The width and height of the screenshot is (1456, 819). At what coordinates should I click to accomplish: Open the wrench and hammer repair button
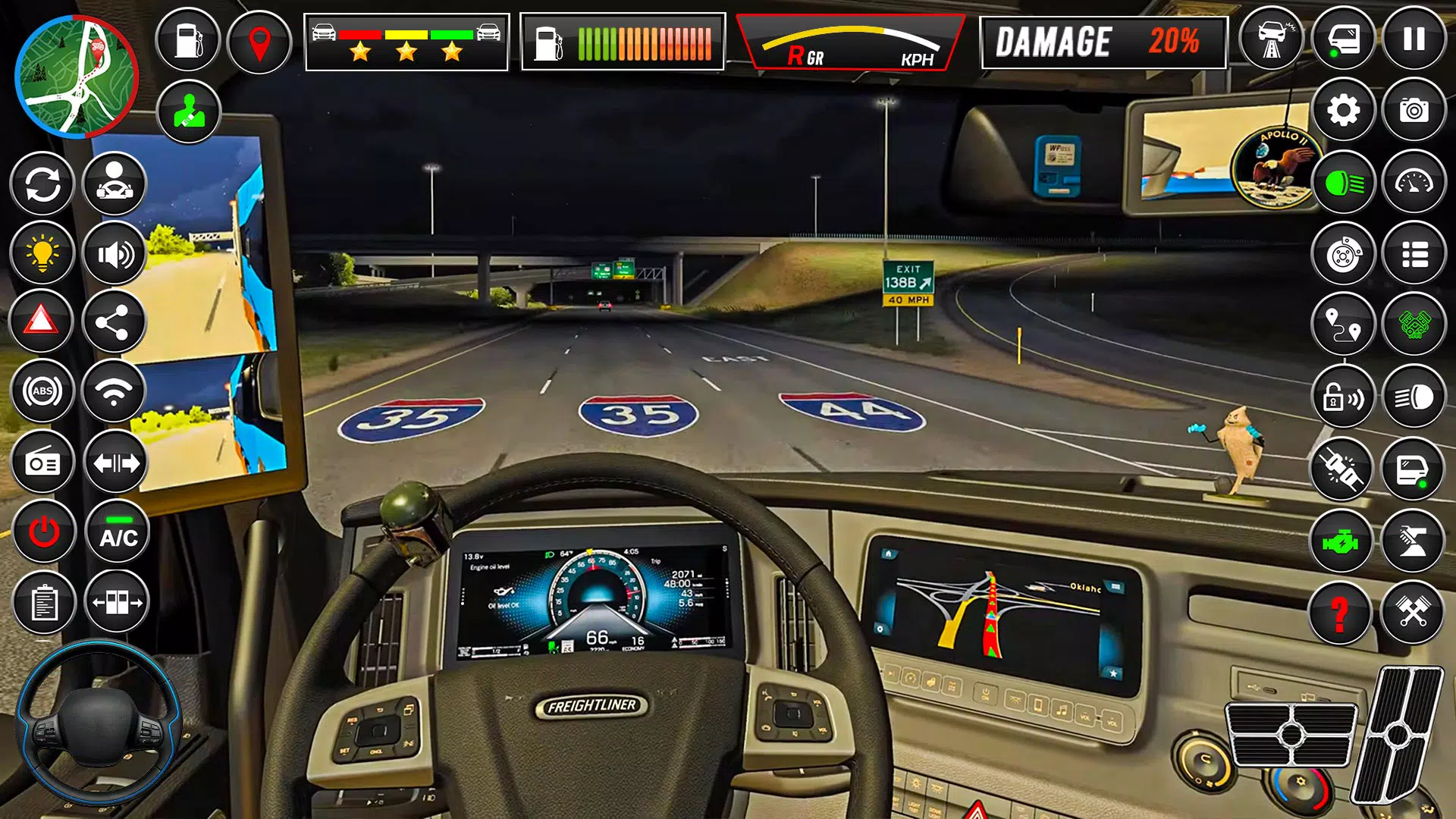(1412, 611)
